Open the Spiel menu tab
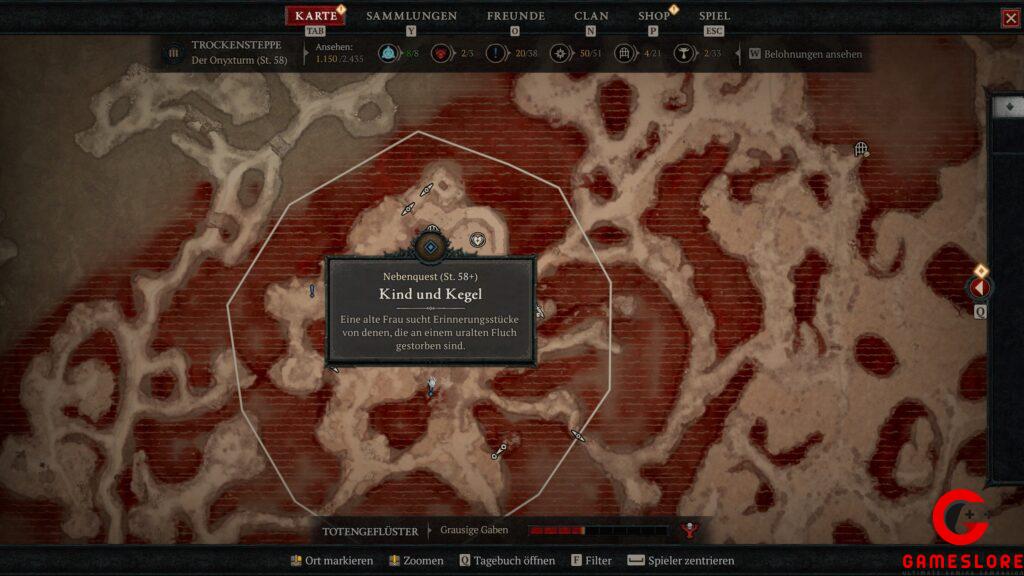 point(714,16)
